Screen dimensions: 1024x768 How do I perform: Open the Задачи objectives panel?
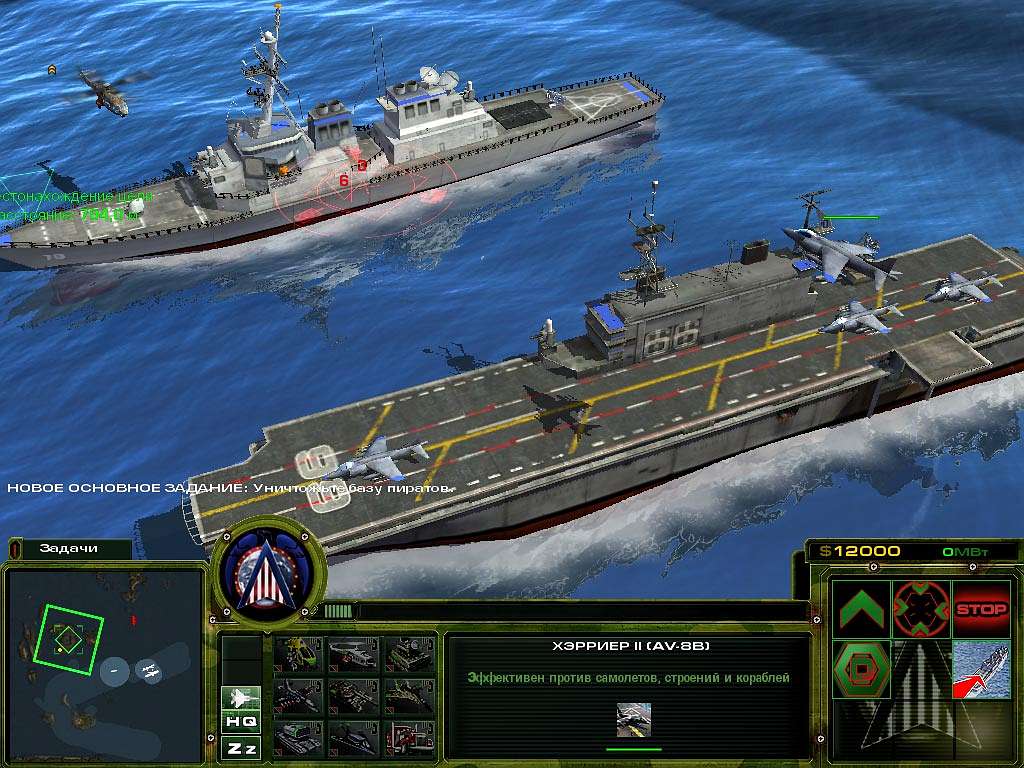pyautogui.click(x=68, y=549)
